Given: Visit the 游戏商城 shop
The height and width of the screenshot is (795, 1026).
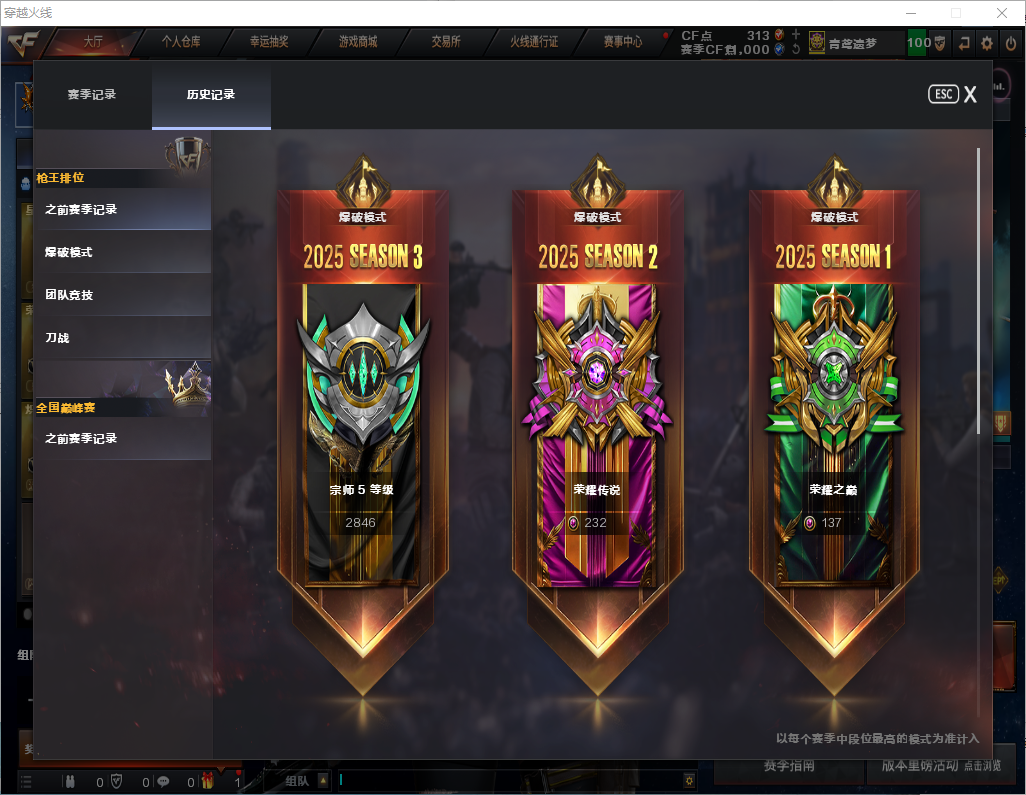Looking at the screenshot, I should pyautogui.click(x=357, y=42).
